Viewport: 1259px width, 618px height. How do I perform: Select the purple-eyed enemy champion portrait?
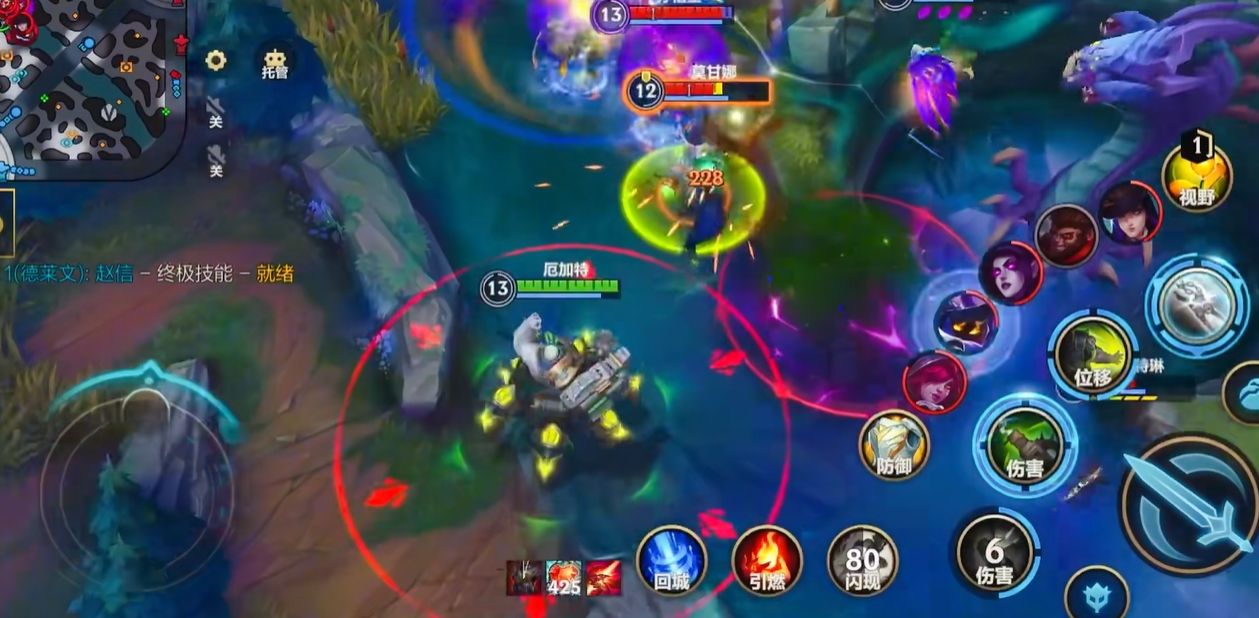[x=1010, y=272]
